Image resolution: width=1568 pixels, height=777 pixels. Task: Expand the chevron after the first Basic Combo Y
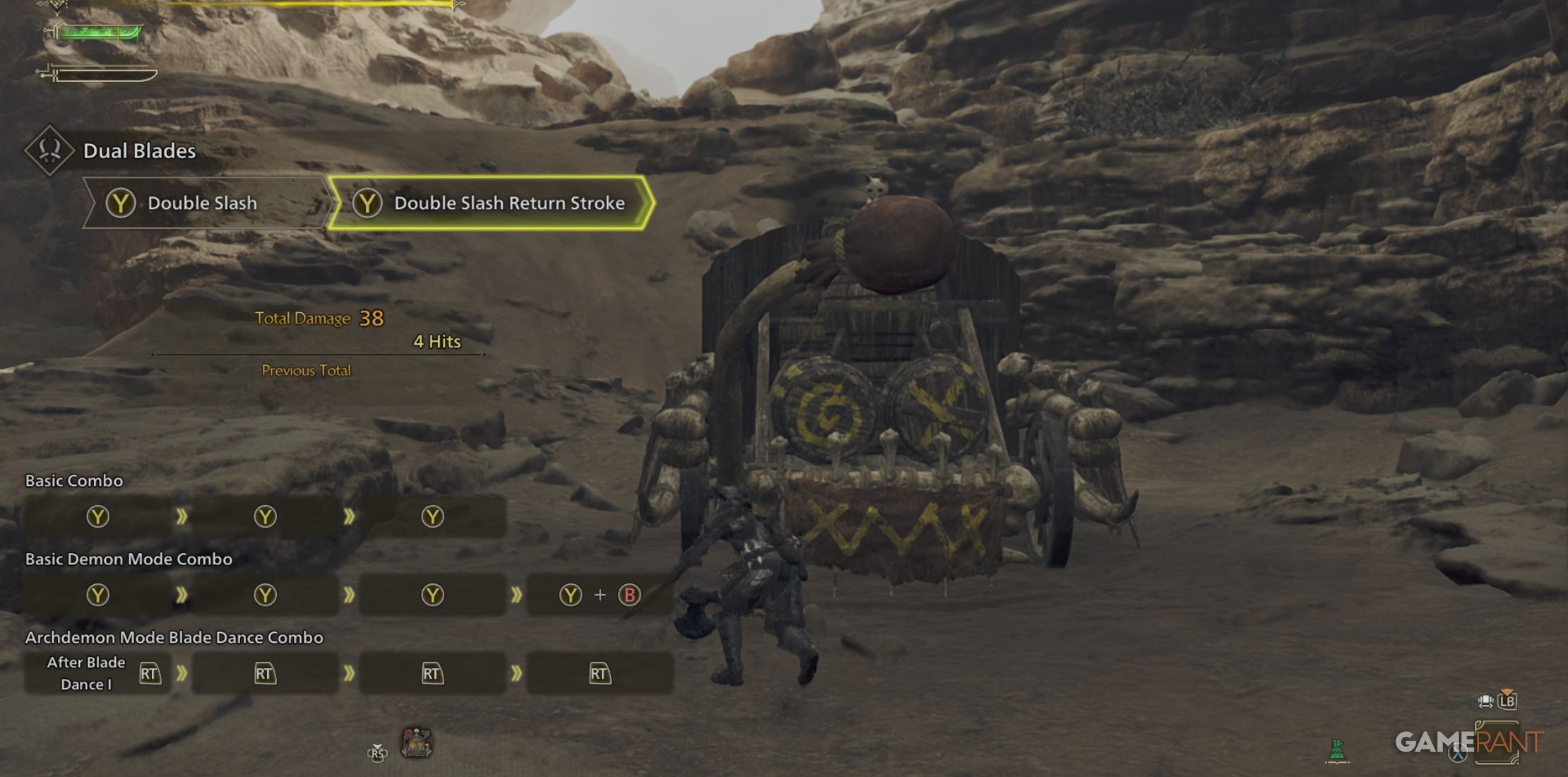pos(182,516)
